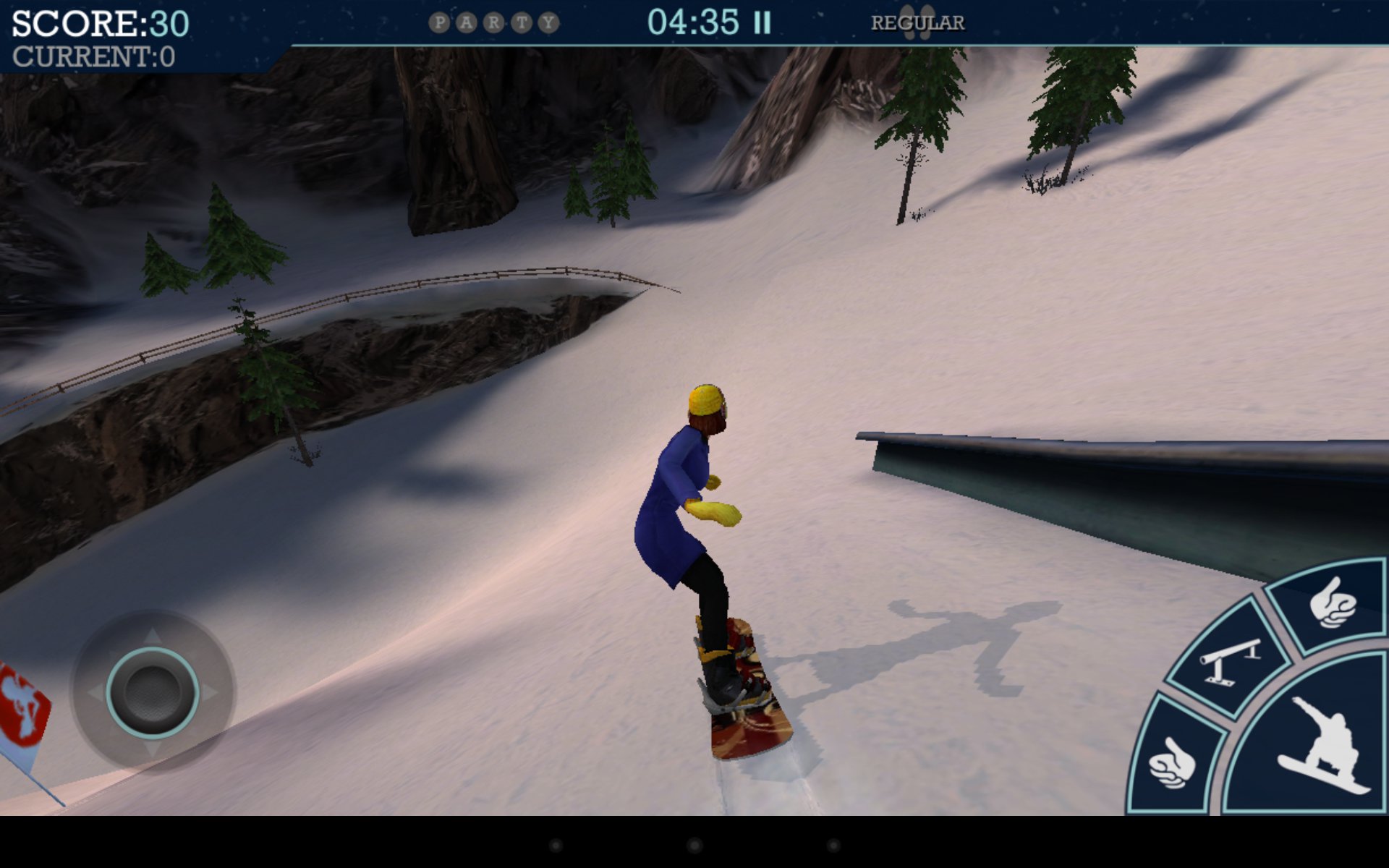The height and width of the screenshot is (868, 1389).
Task: Pause the run with the pause button
Action: point(762,23)
